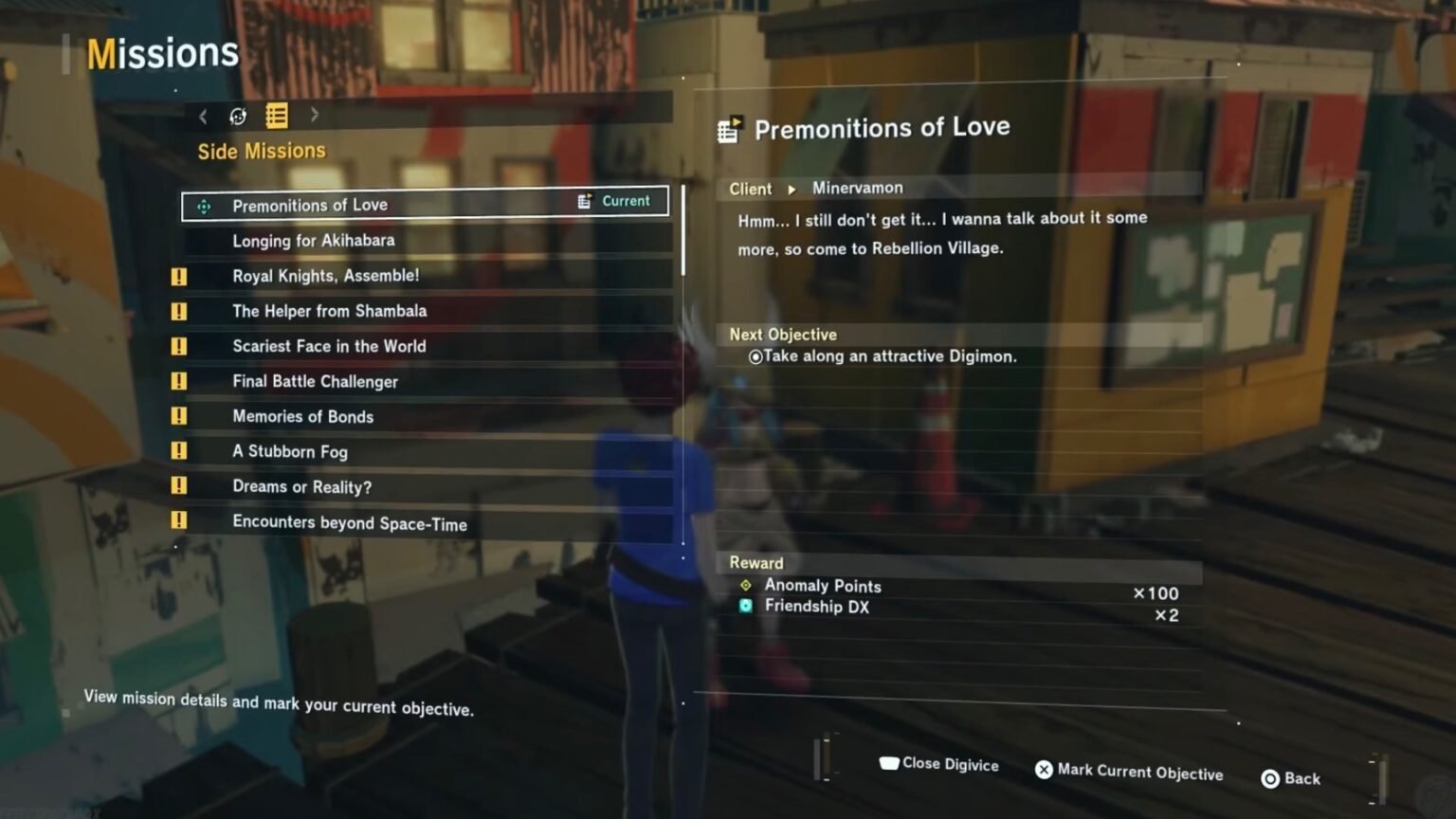The width and height of the screenshot is (1456, 819).
Task: Open Encounters beyond Space-Time mission
Action: 349,522
